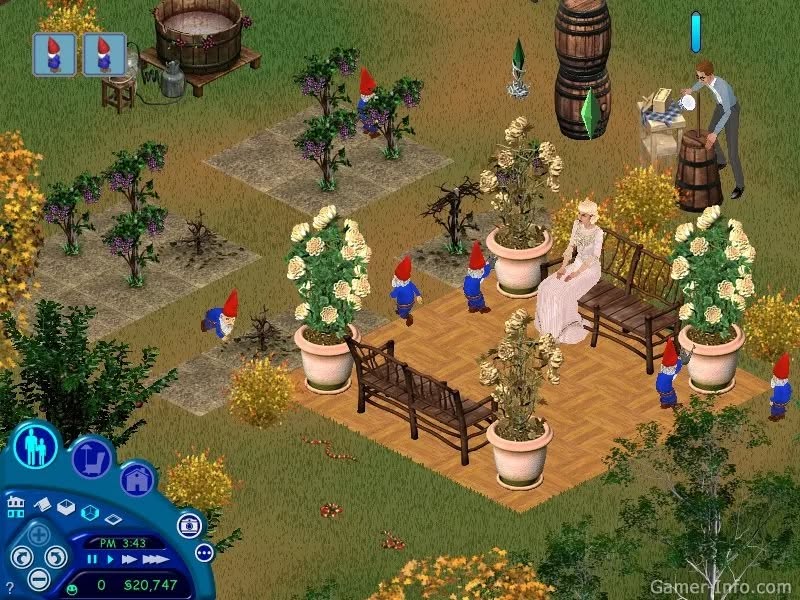Take a snapshot with the camera button
This screenshot has height=600, width=800.
click(188, 524)
